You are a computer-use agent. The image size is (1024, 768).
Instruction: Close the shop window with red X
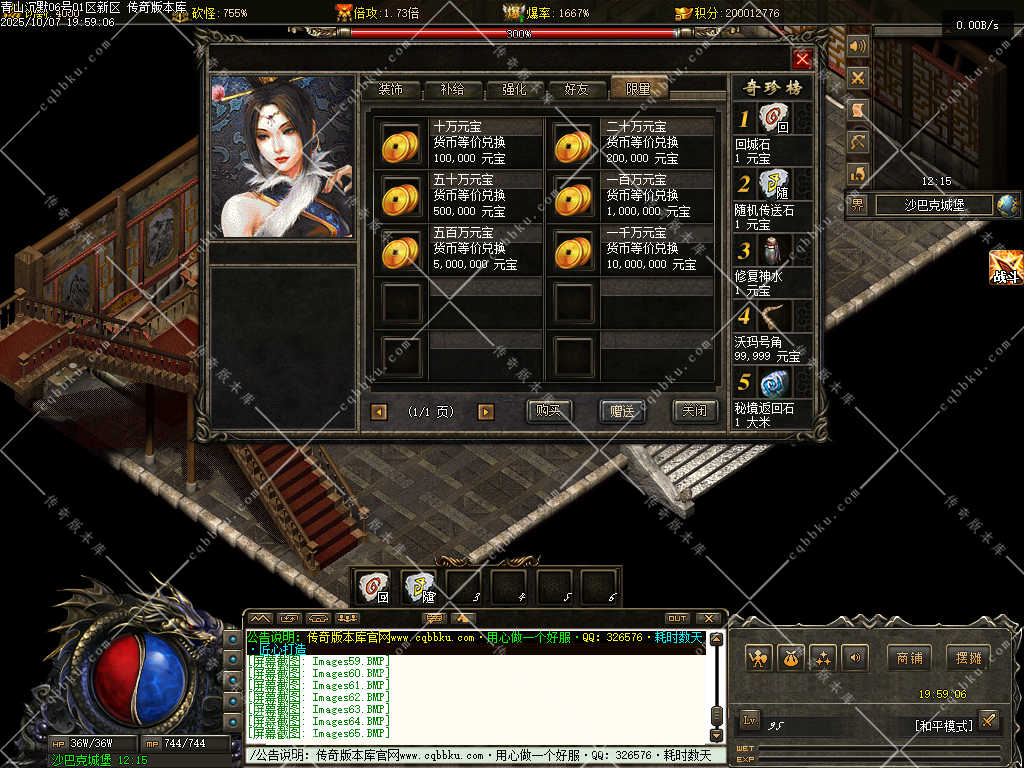801,59
